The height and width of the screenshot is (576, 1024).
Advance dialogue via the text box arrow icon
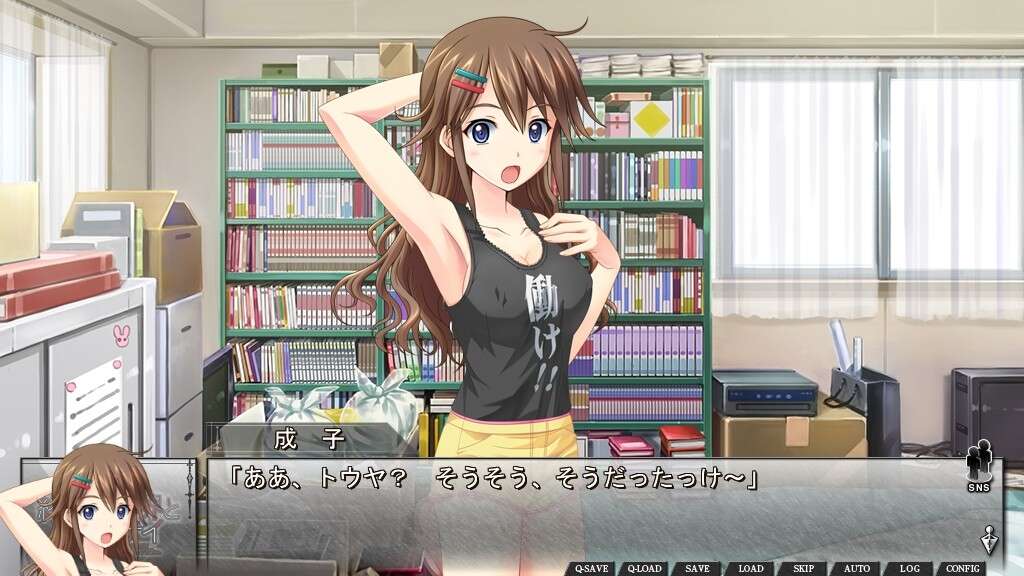click(x=989, y=539)
